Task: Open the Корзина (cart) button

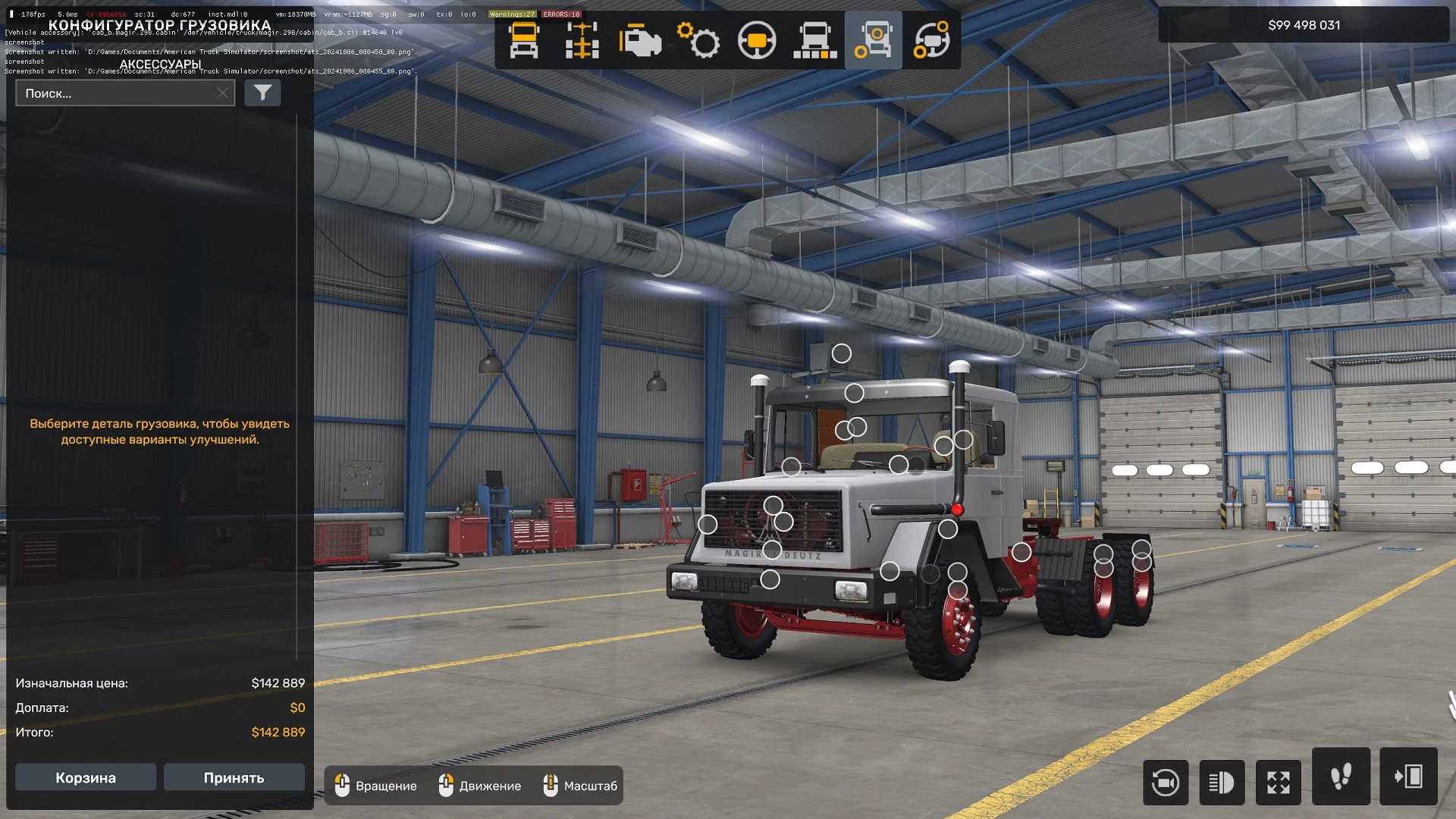Action: pyautogui.click(x=86, y=777)
